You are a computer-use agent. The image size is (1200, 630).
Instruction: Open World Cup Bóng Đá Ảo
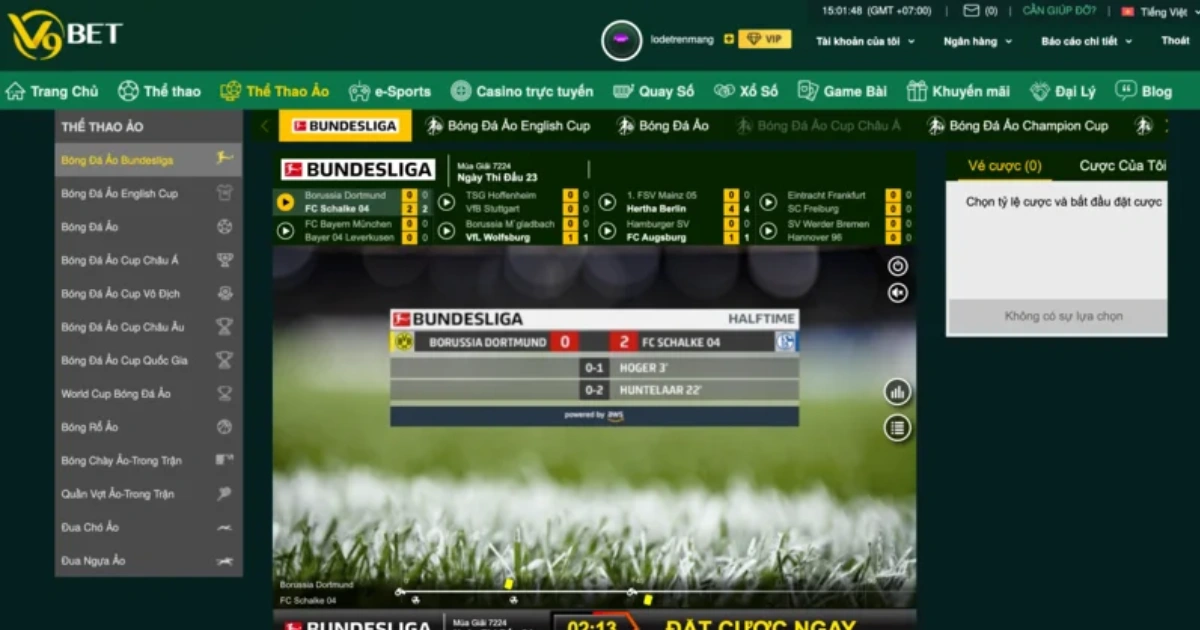pos(116,394)
